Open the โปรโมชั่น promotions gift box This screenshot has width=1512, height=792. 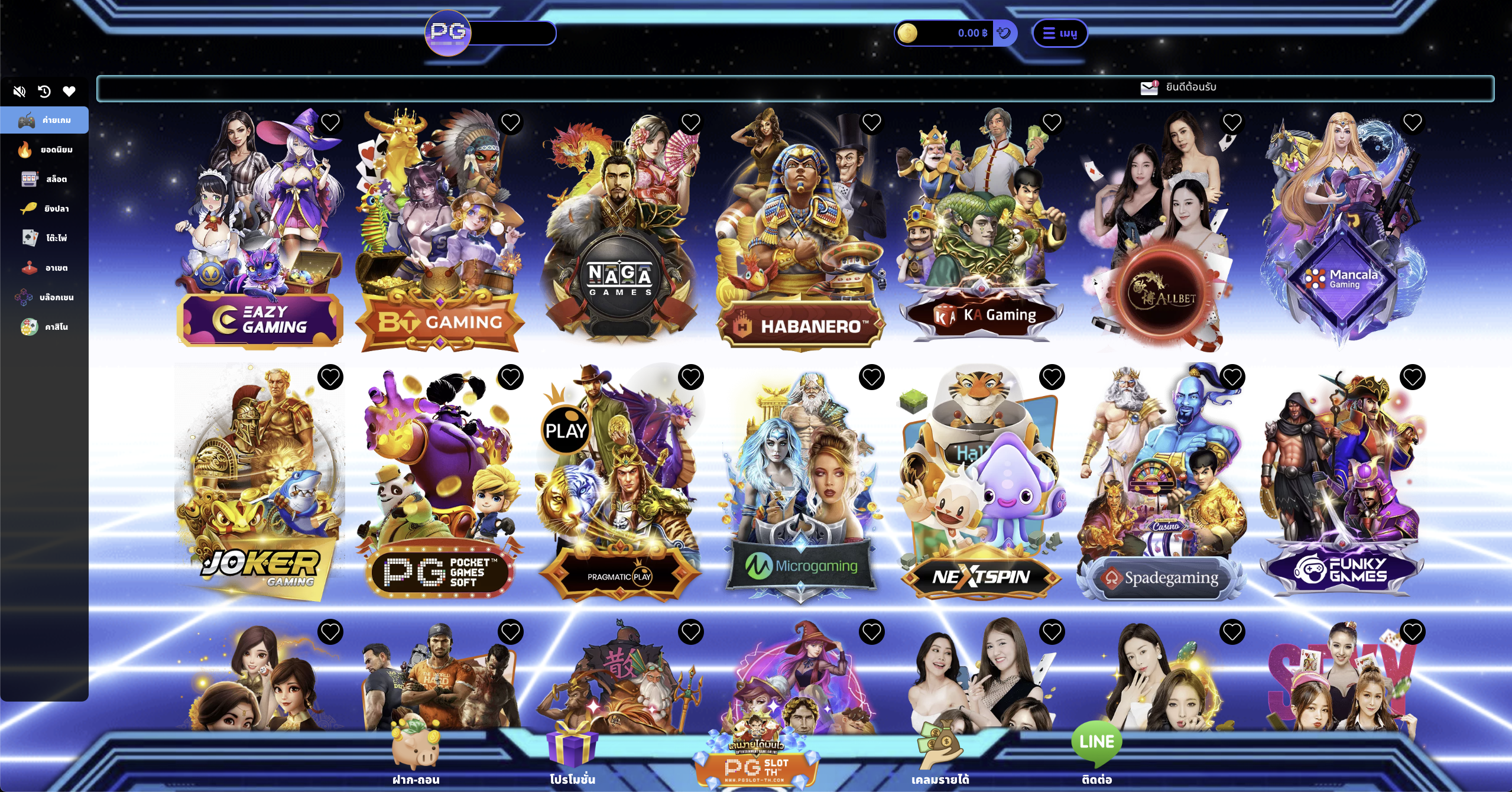[x=572, y=757]
